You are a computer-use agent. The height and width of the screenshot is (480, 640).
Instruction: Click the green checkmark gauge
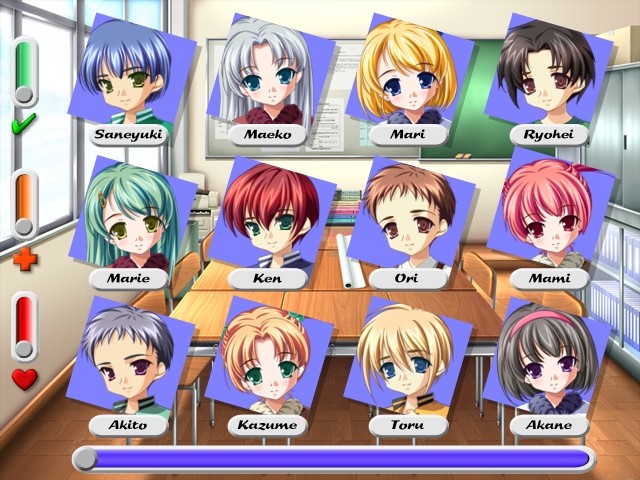tap(24, 72)
